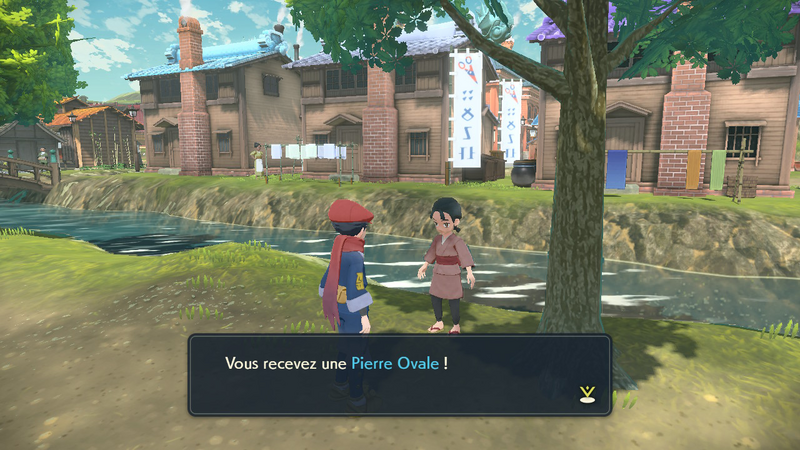Image resolution: width=800 pixels, height=450 pixels.
Task: Advance the "Vous recevez une Pierre Ovale" dialogue box
Action: tap(399, 374)
